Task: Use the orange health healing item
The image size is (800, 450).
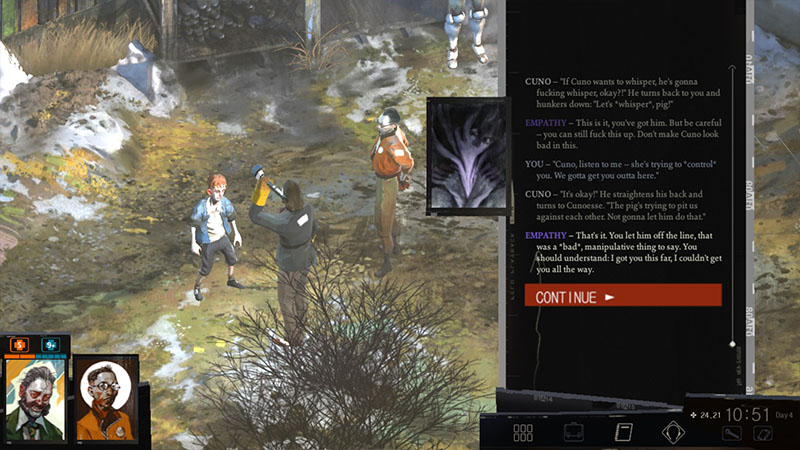Action: (x=18, y=344)
